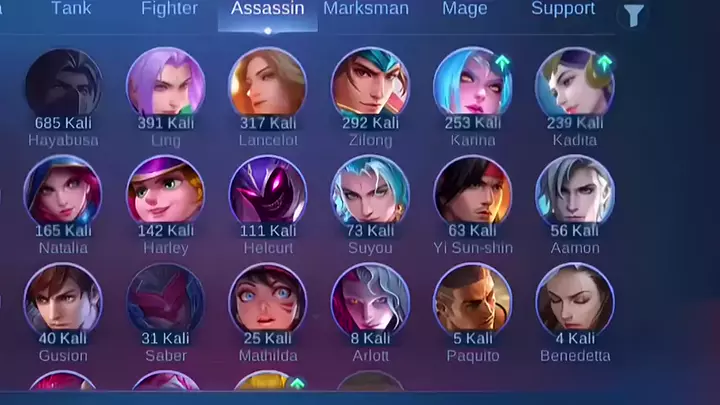Show the Mage hero category

coord(465,9)
